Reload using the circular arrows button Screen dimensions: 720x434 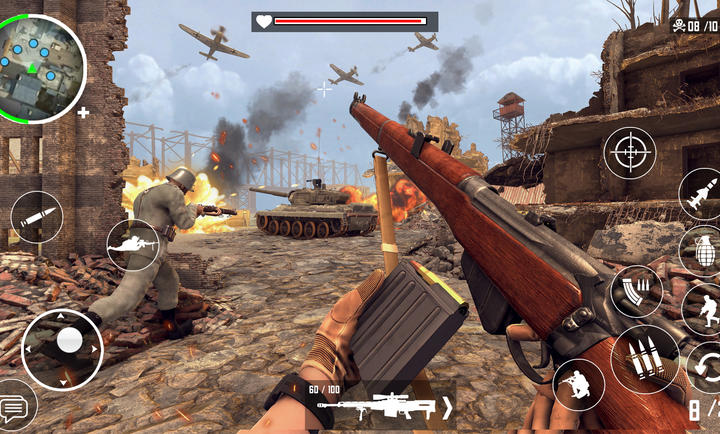point(706,366)
